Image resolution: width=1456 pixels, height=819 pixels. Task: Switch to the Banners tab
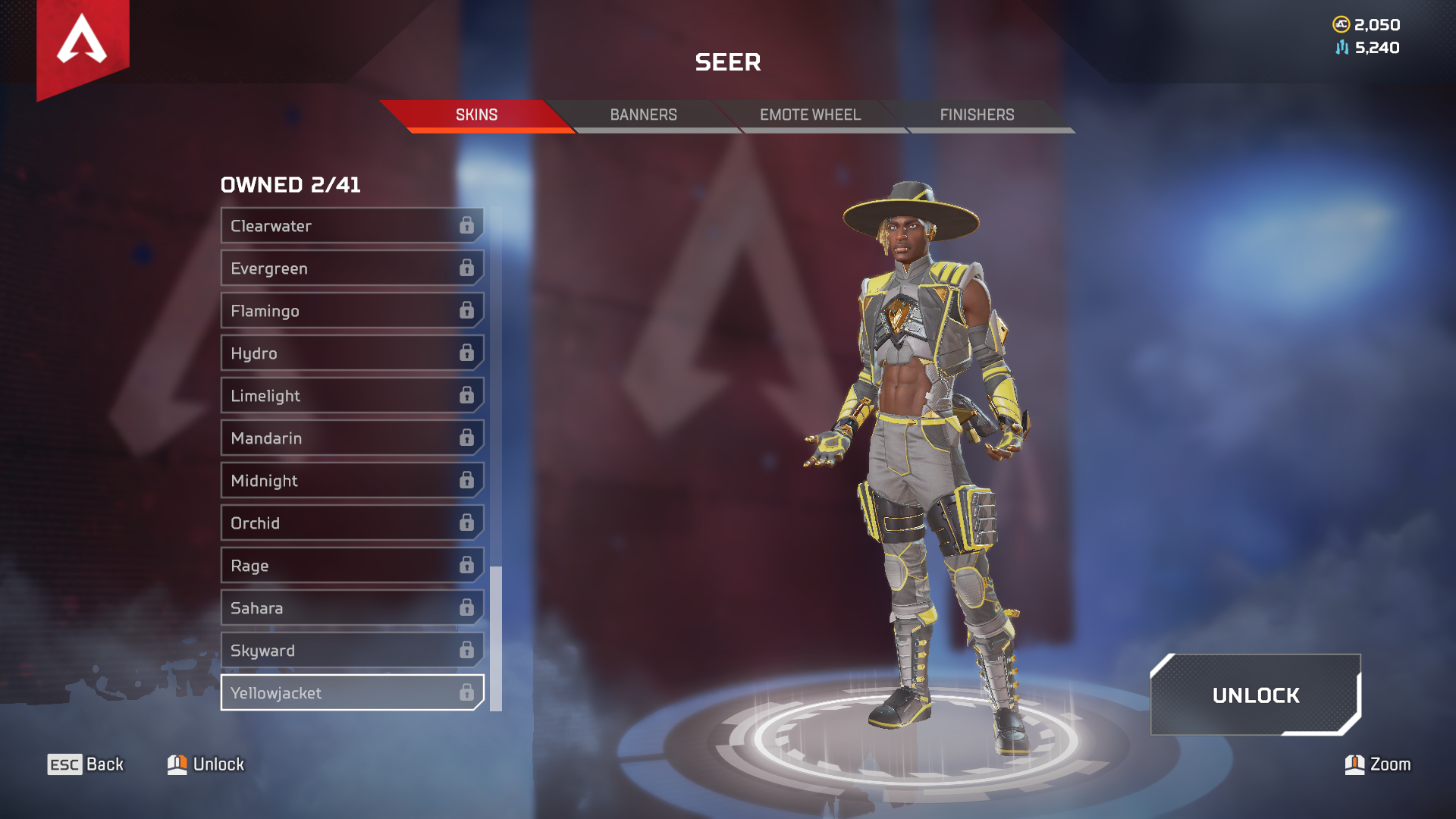tap(643, 115)
